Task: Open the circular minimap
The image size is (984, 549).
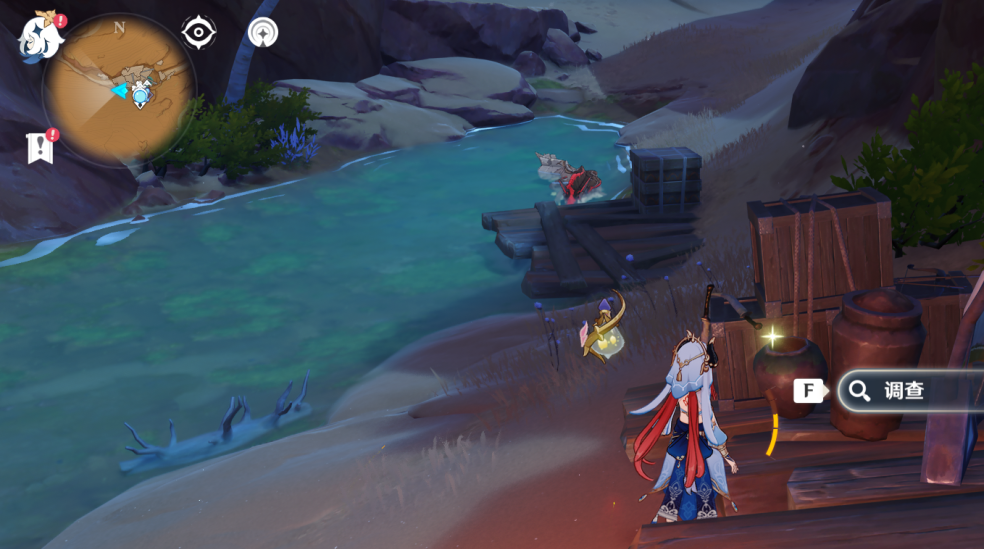Action: 119,90
